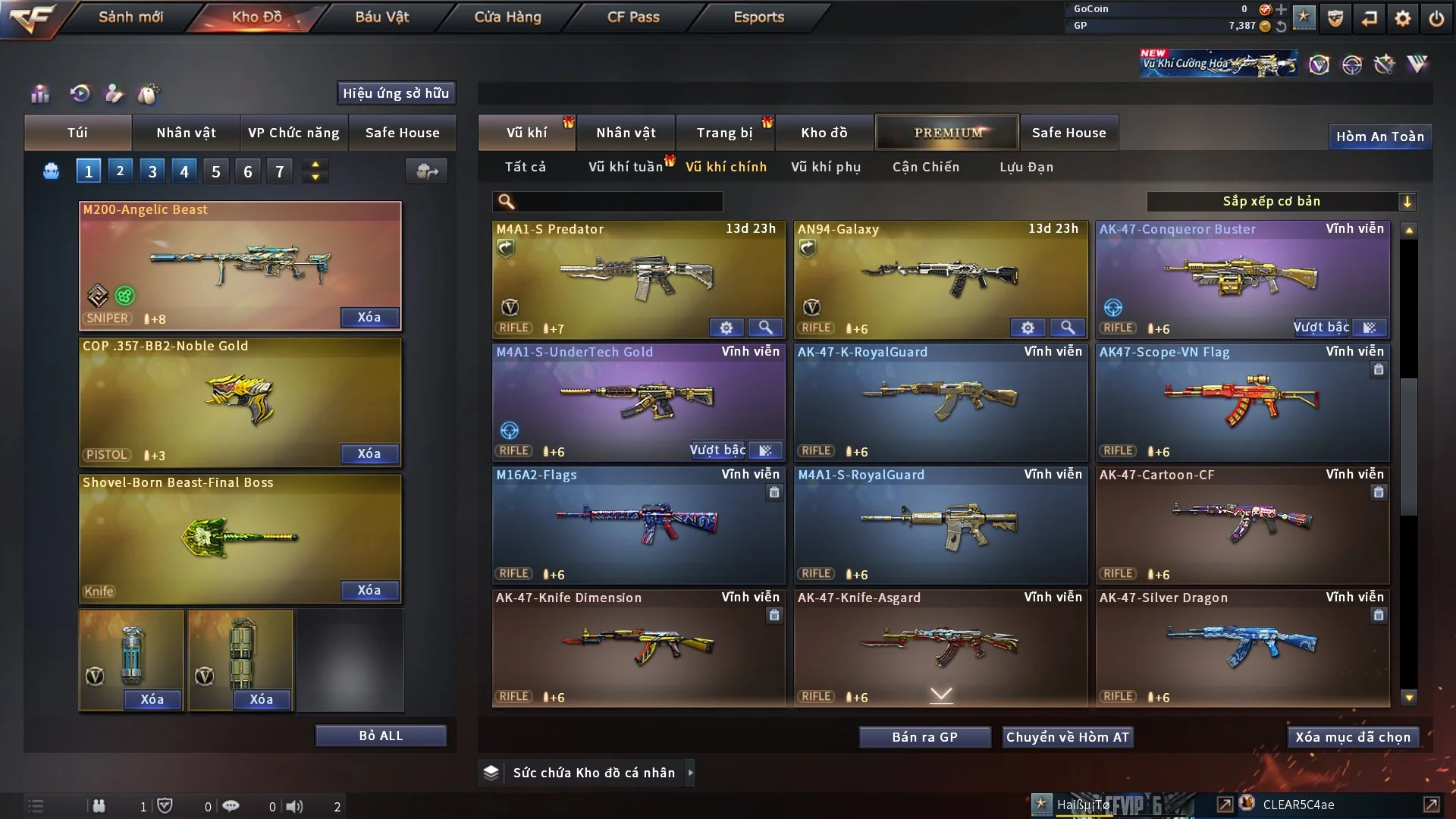Show Hiệu ứng sở hữu effects
Image resolution: width=1456 pixels, height=819 pixels.
tap(396, 93)
